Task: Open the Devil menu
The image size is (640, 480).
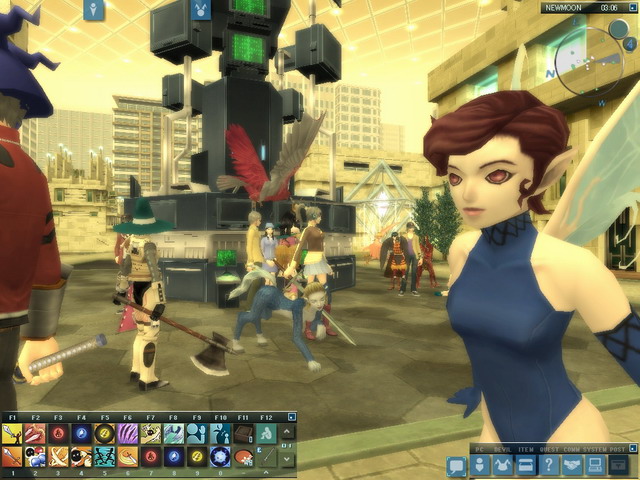Action: point(502,466)
